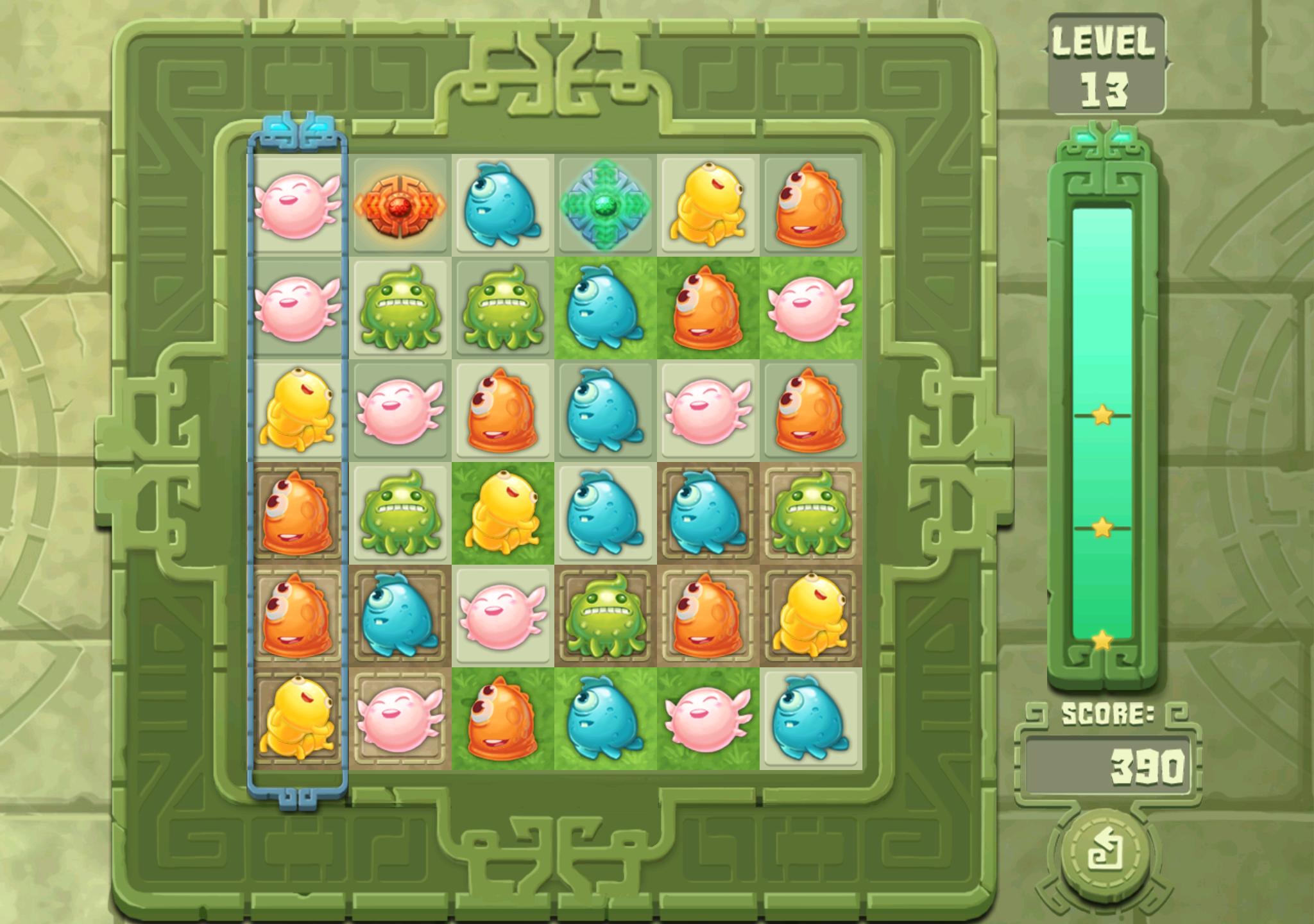Select the blue monster next to the orange power-up

[504, 205]
